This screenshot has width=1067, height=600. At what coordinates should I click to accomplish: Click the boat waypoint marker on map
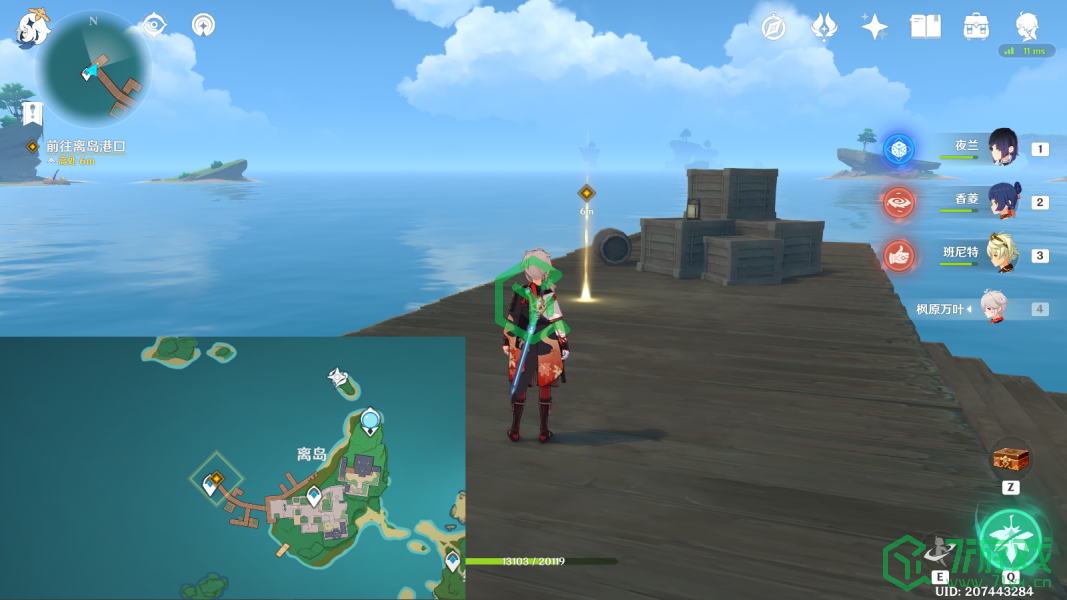click(x=341, y=378)
